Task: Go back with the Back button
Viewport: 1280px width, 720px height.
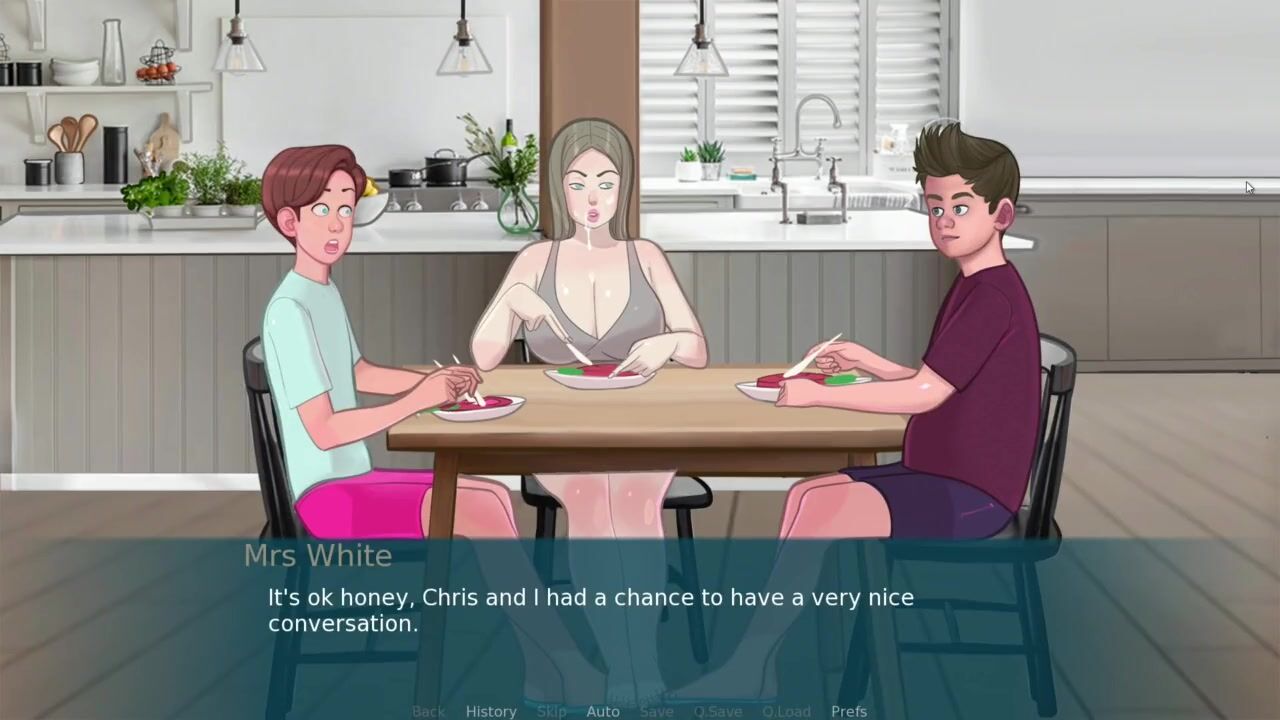Action: point(428,711)
